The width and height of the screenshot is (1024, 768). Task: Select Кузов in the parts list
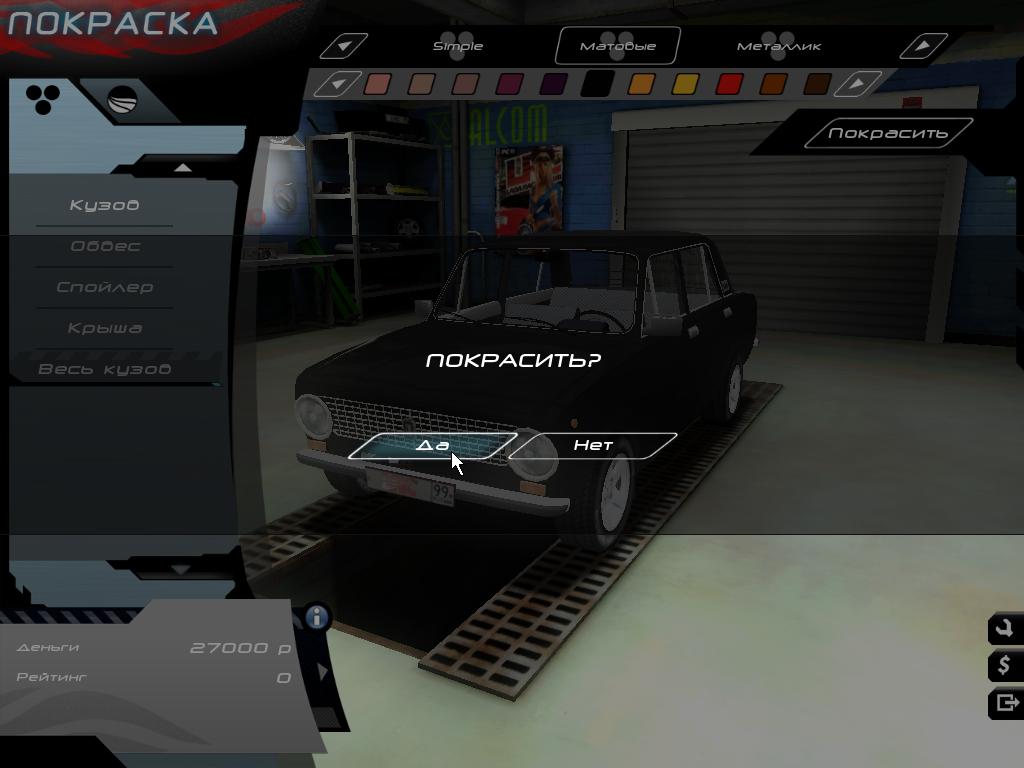(104, 205)
